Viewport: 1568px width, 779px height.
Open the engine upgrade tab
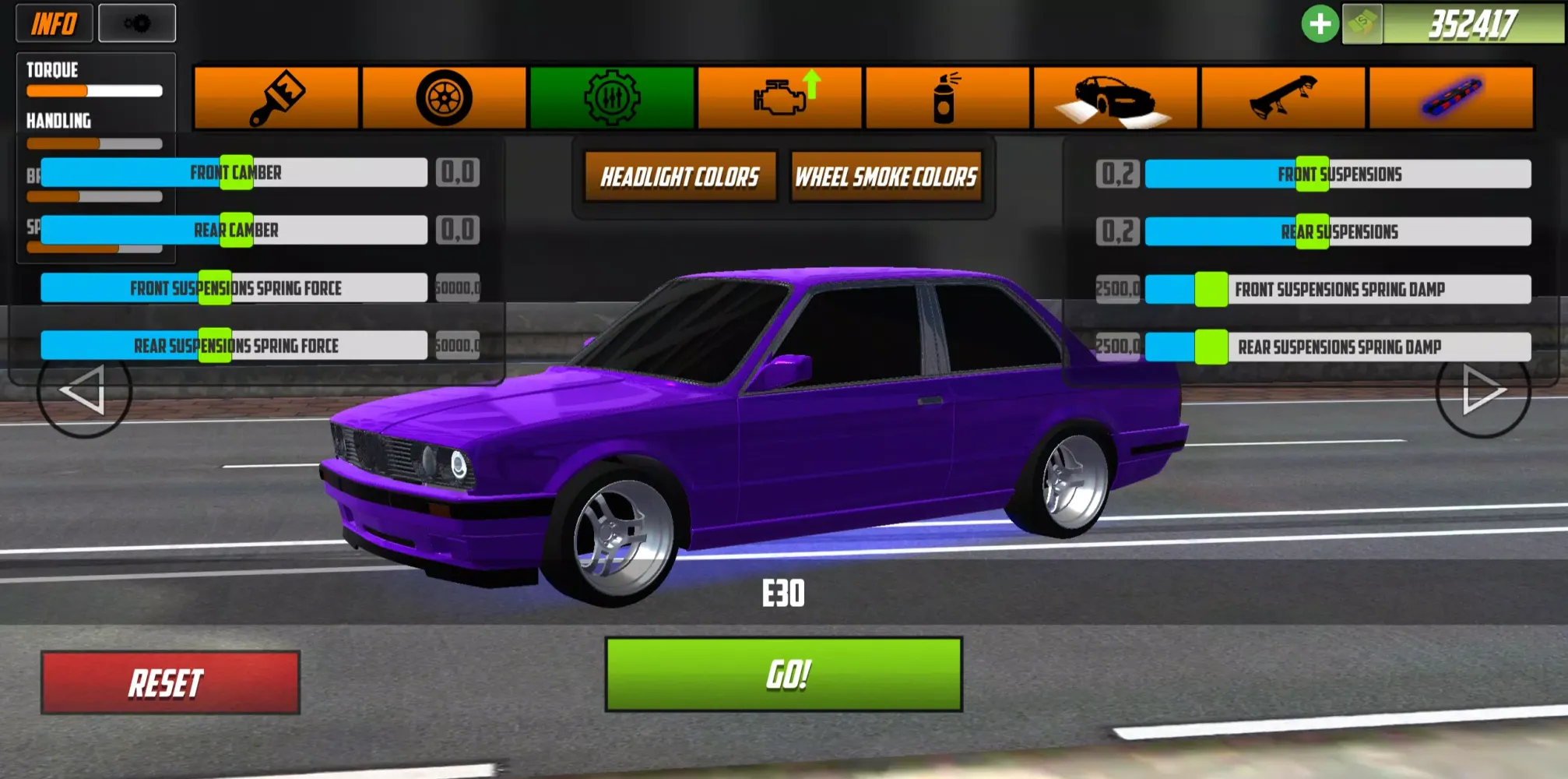(x=780, y=98)
